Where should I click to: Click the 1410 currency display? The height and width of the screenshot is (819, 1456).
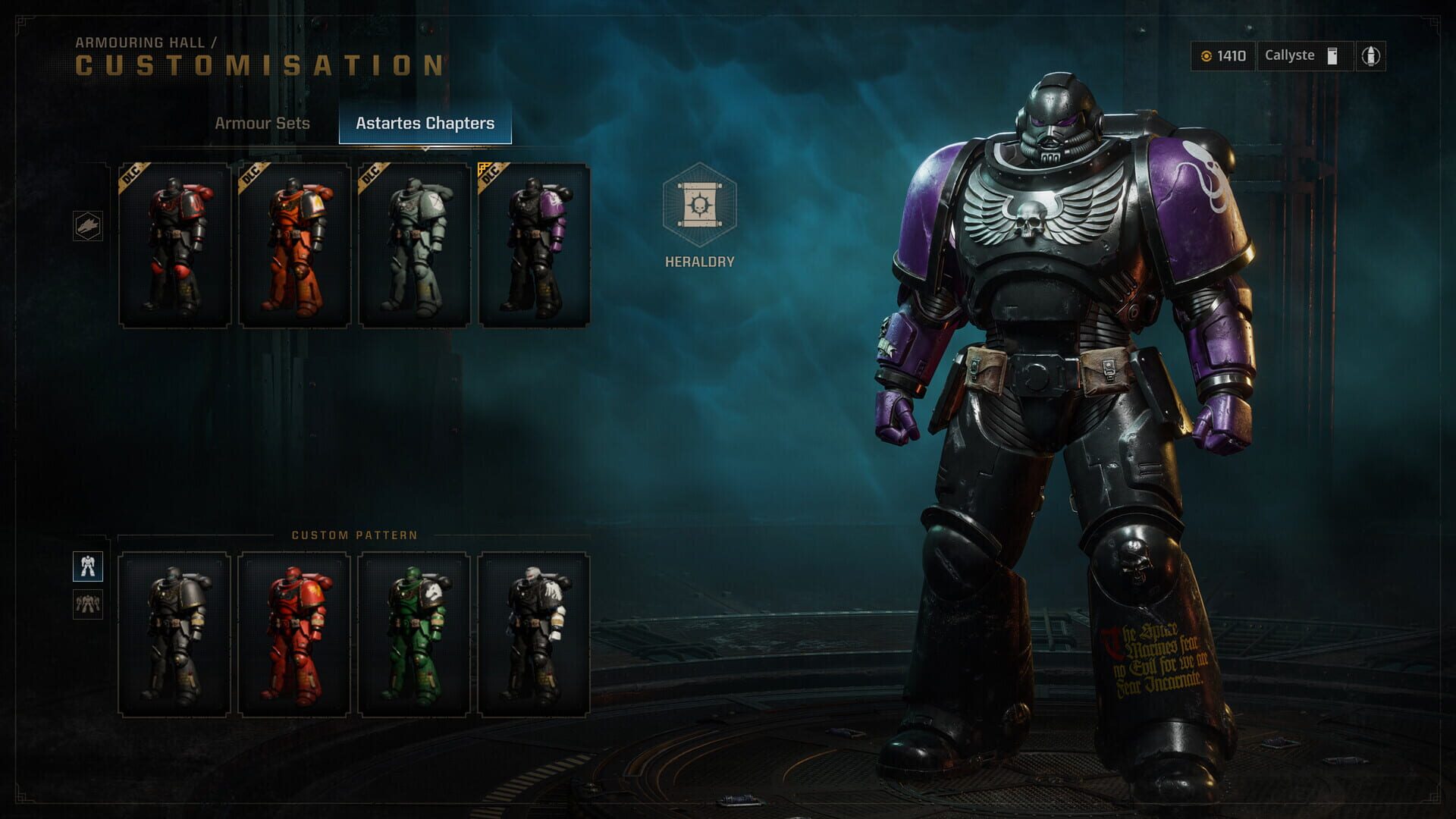pos(1221,55)
